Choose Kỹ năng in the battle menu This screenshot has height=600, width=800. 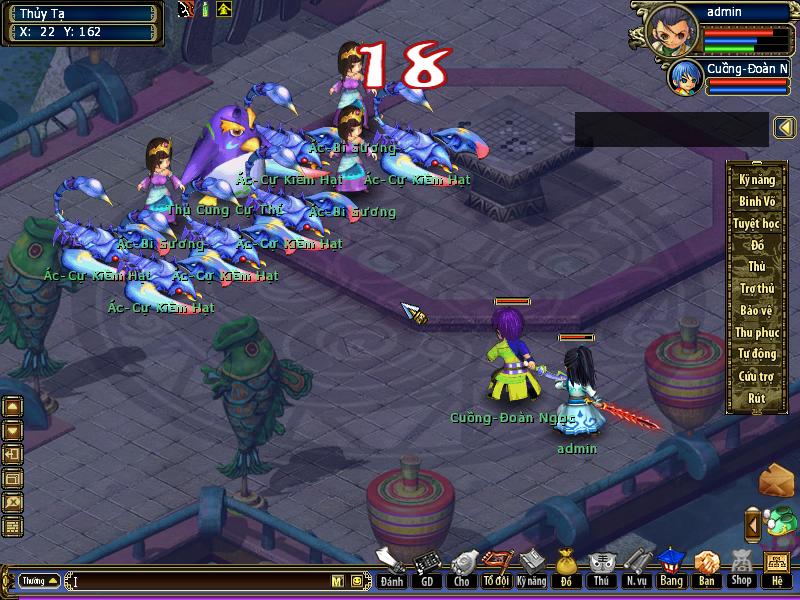click(757, 180)
